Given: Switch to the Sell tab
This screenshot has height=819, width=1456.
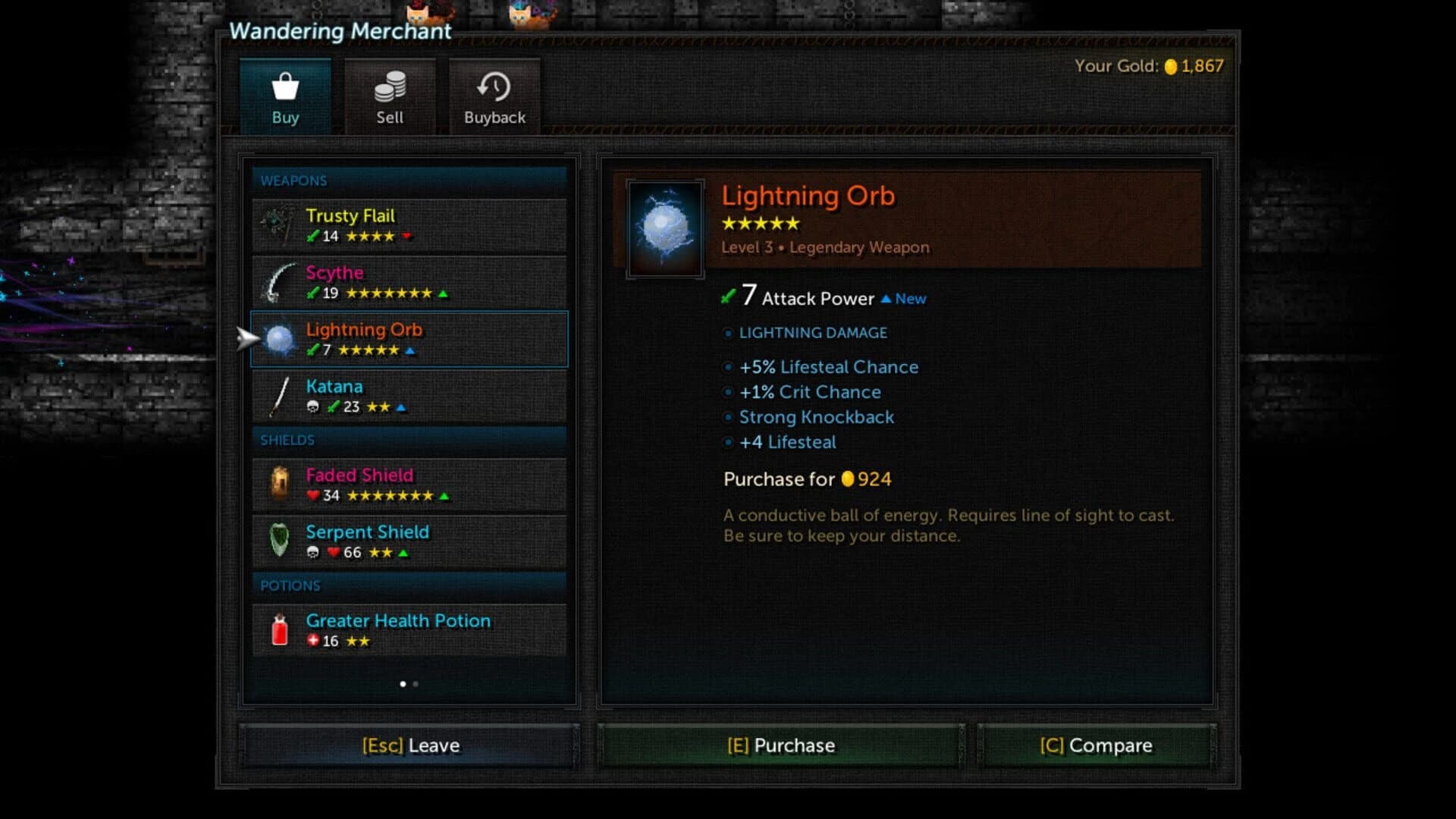Looking at the screenshot, I should 390,96.
